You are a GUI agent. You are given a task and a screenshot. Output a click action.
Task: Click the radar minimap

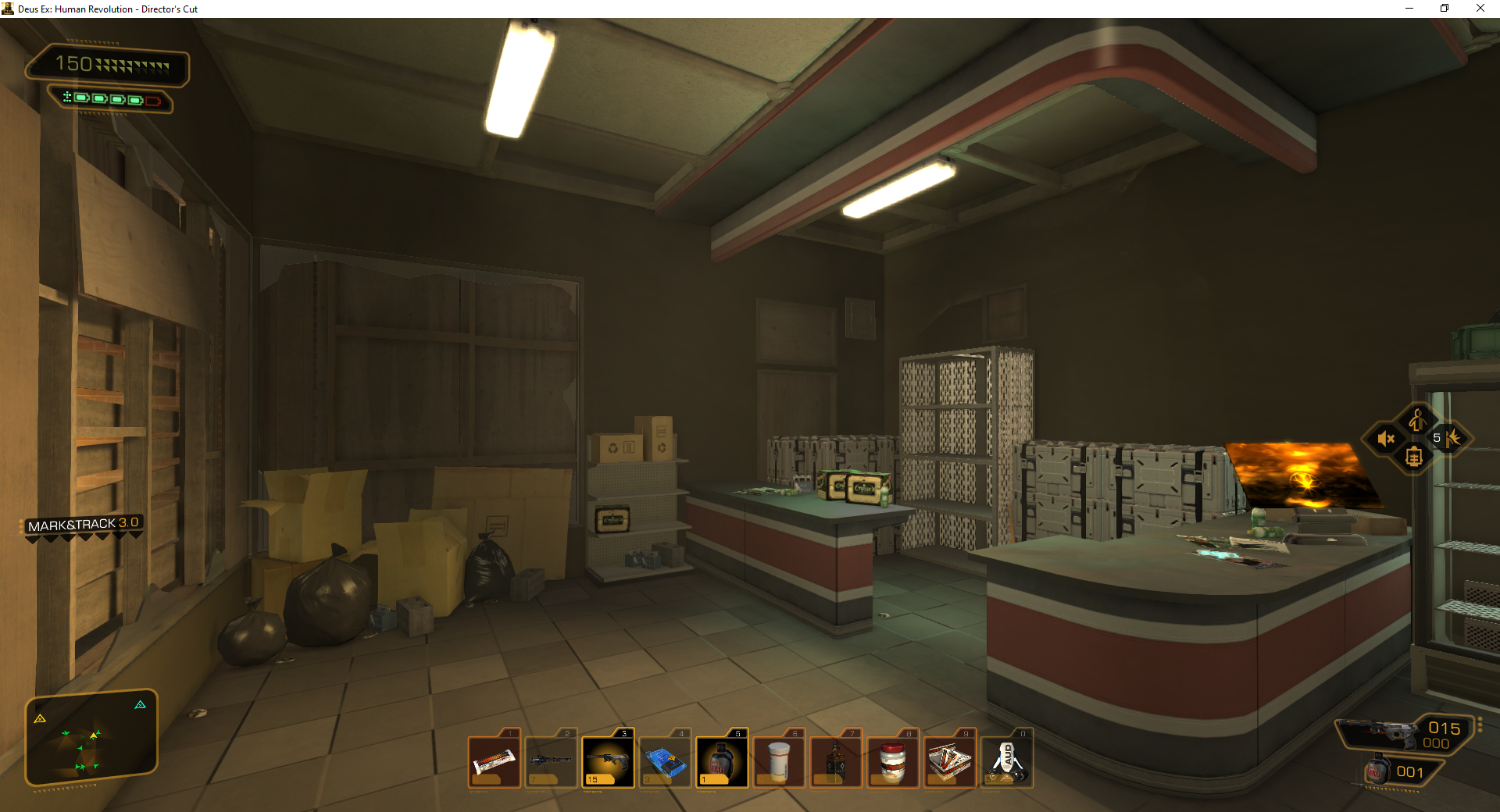click(x=91, y=737)
